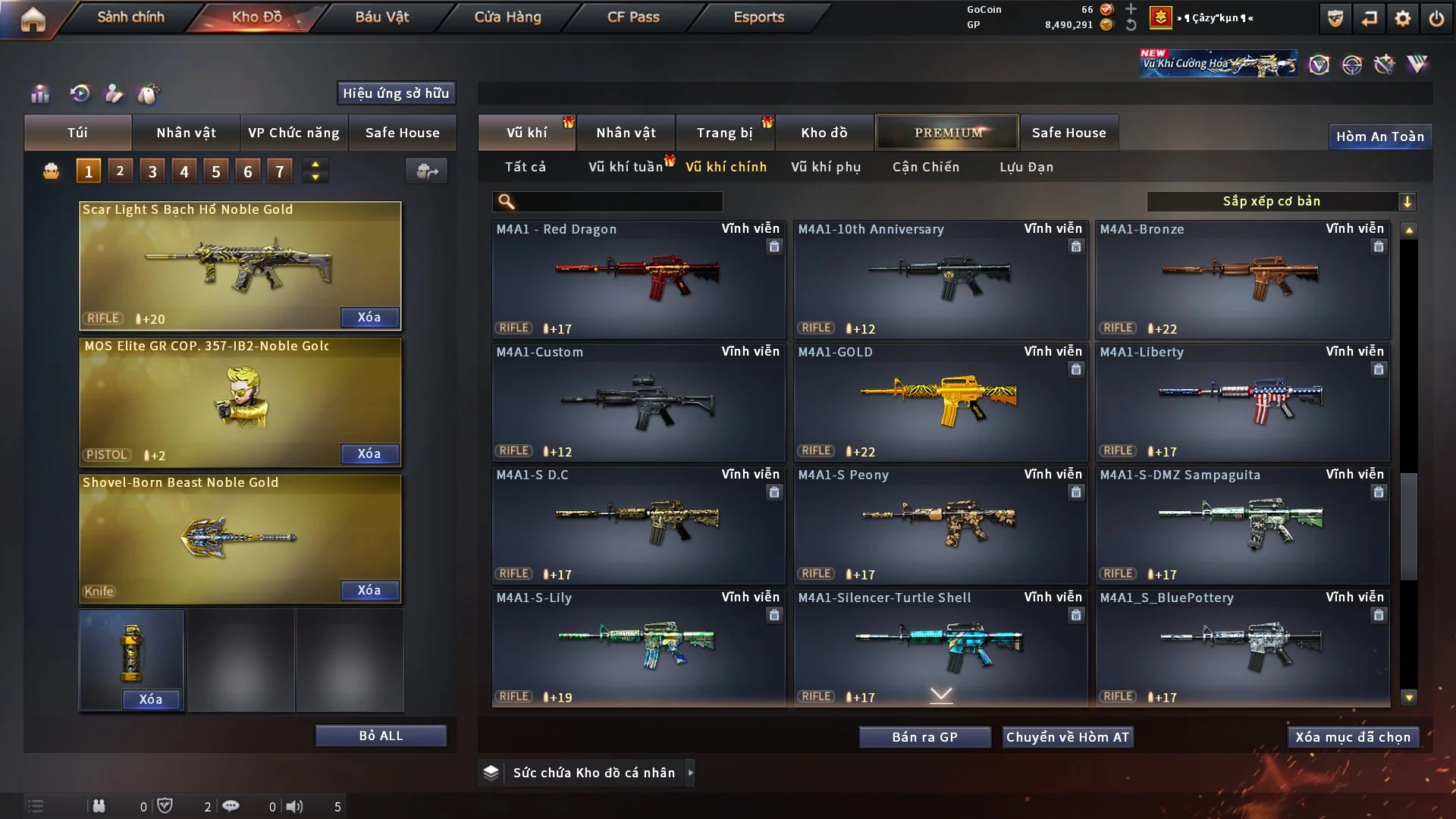The width and height of the screenshot is (1456, 819).
Task: Remove the Scar Light S Bạch Hổ rifle
Action: coord(369,317)
